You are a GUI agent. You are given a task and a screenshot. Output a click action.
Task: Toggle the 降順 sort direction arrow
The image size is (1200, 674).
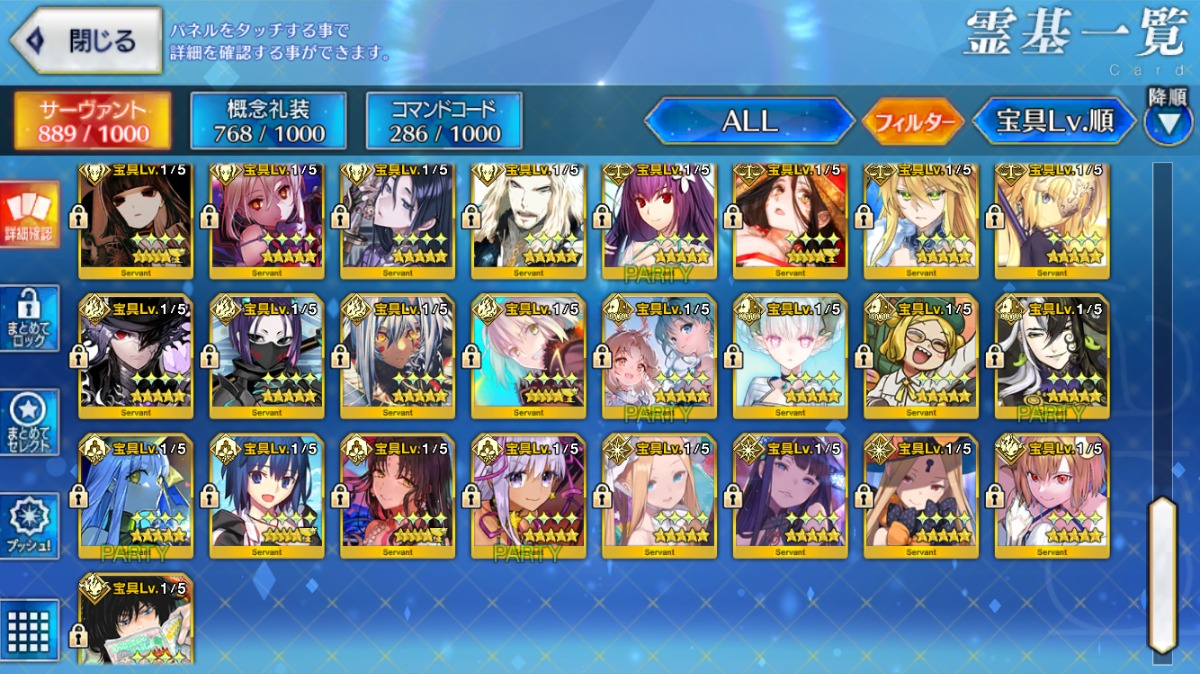1168,121
